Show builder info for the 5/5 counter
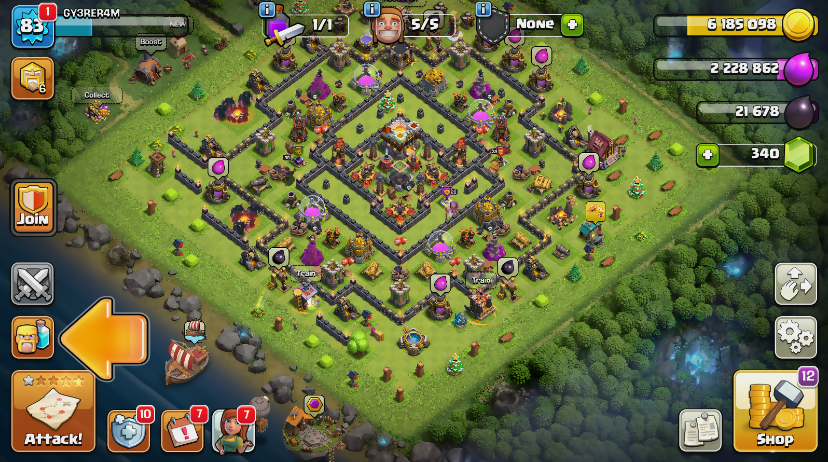828x462 pixels. pyautogui.click(x=373, y=9)
